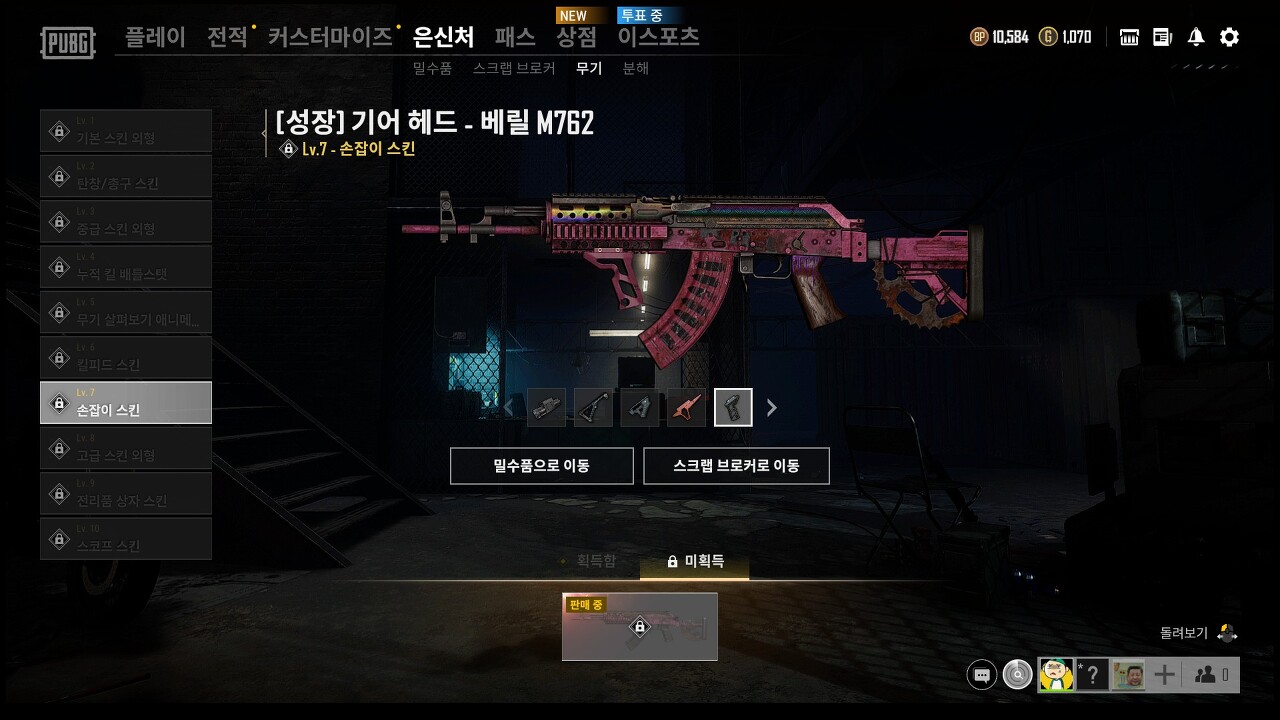Click the left arrow beside skin thumbnails
1280x720 pixels.
509,407
